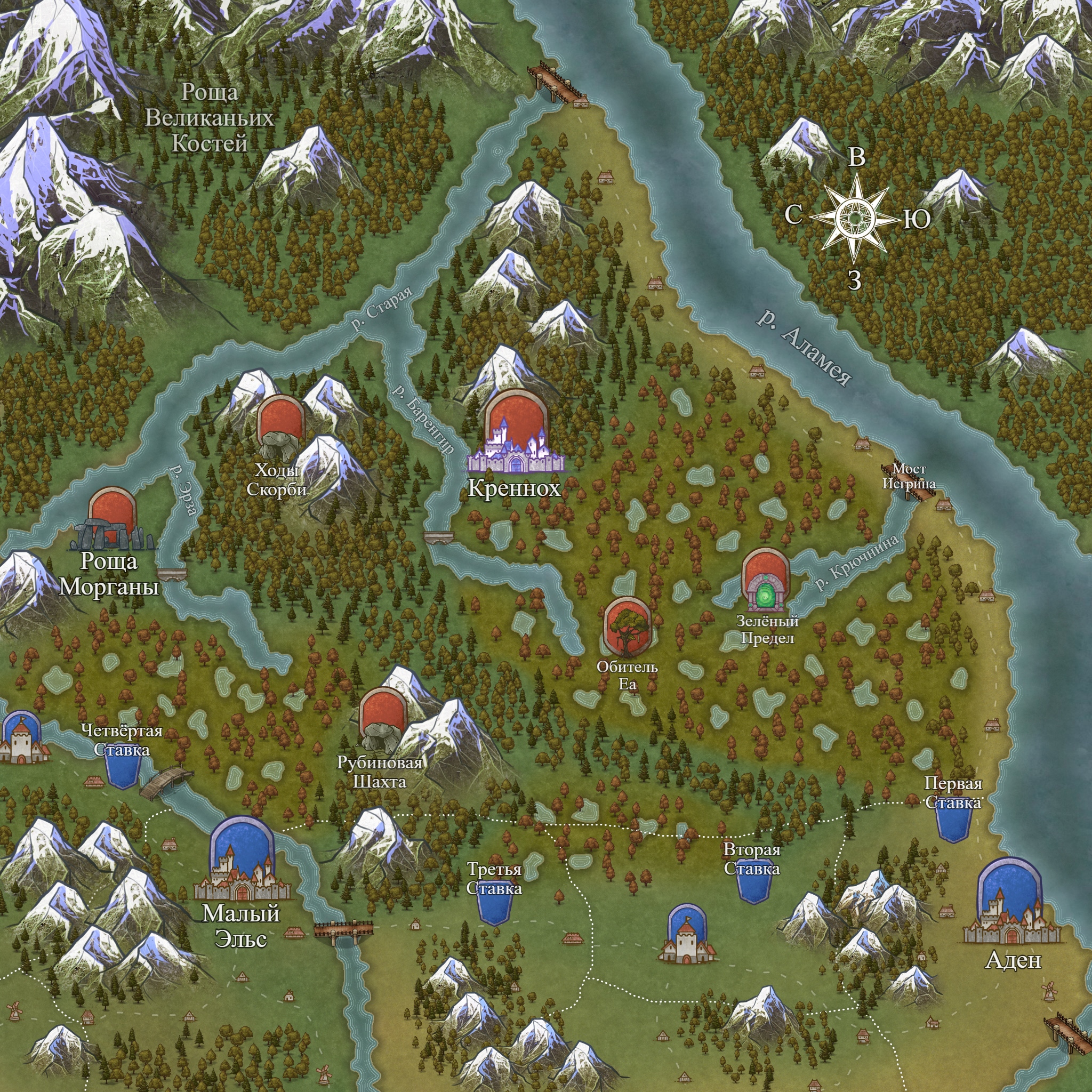Open the Ходы Скорби cave marker
The width and height of the screenshot is (1092, 1092).
click(280, 427)
